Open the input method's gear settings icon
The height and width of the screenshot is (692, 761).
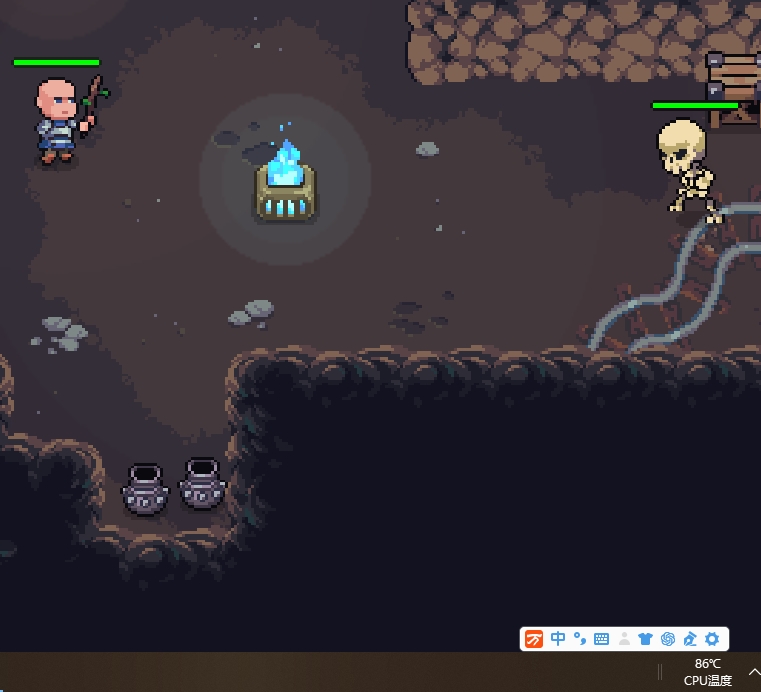point(712,639)
